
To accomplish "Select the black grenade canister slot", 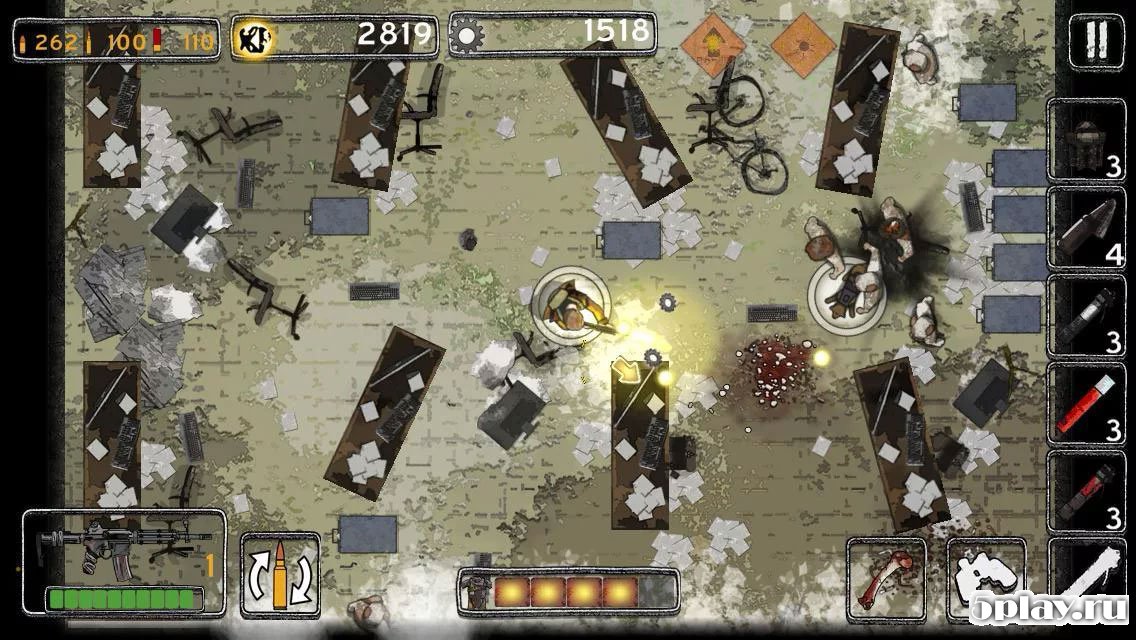I will tap(1086, 316).
